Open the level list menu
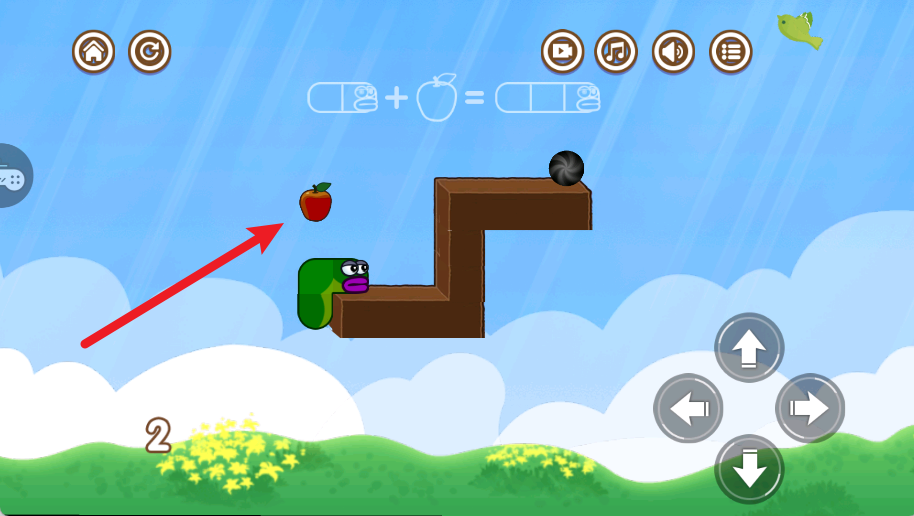 [731, 51]
